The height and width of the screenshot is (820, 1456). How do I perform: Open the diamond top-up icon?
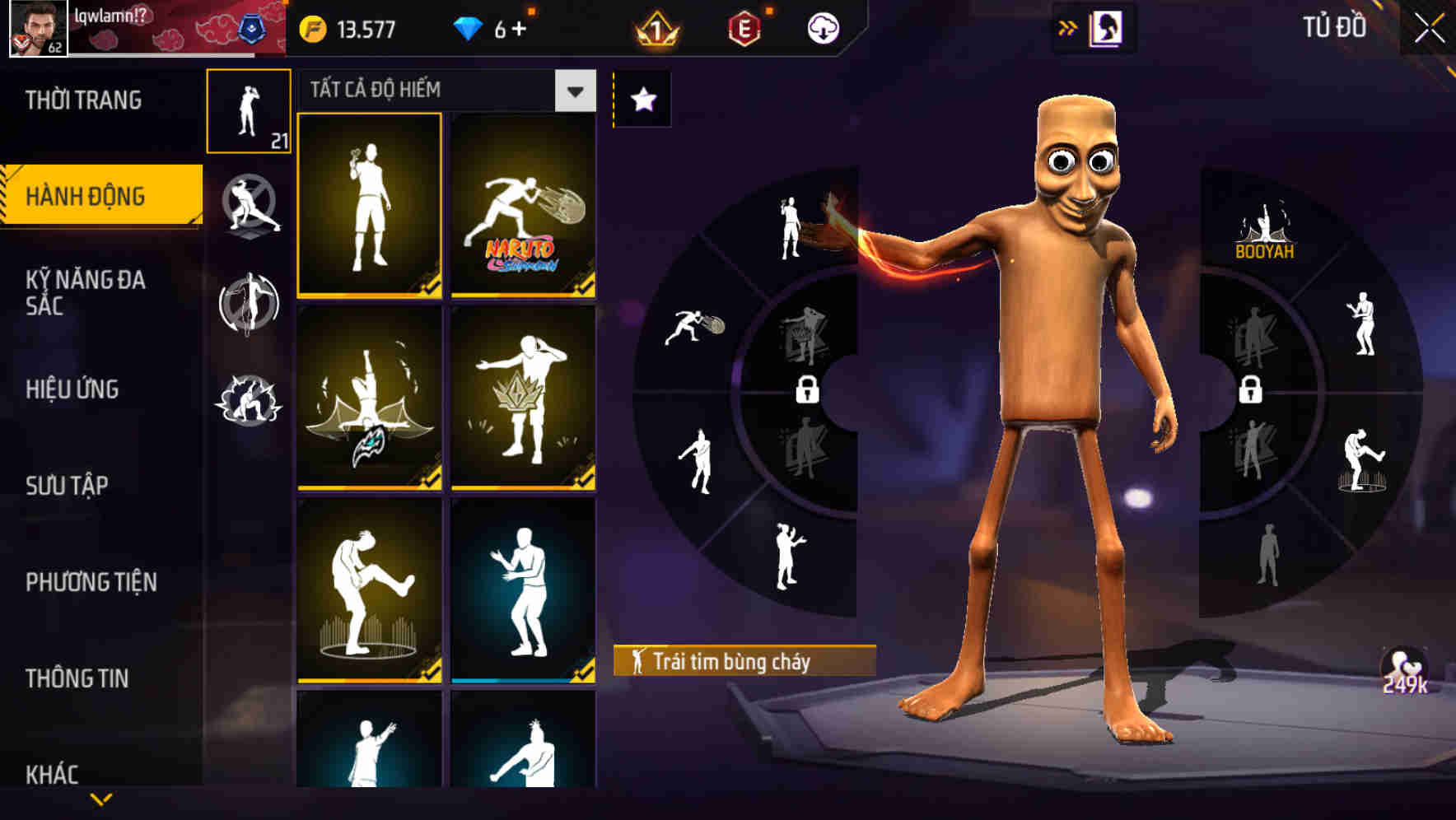click(469, 27)
